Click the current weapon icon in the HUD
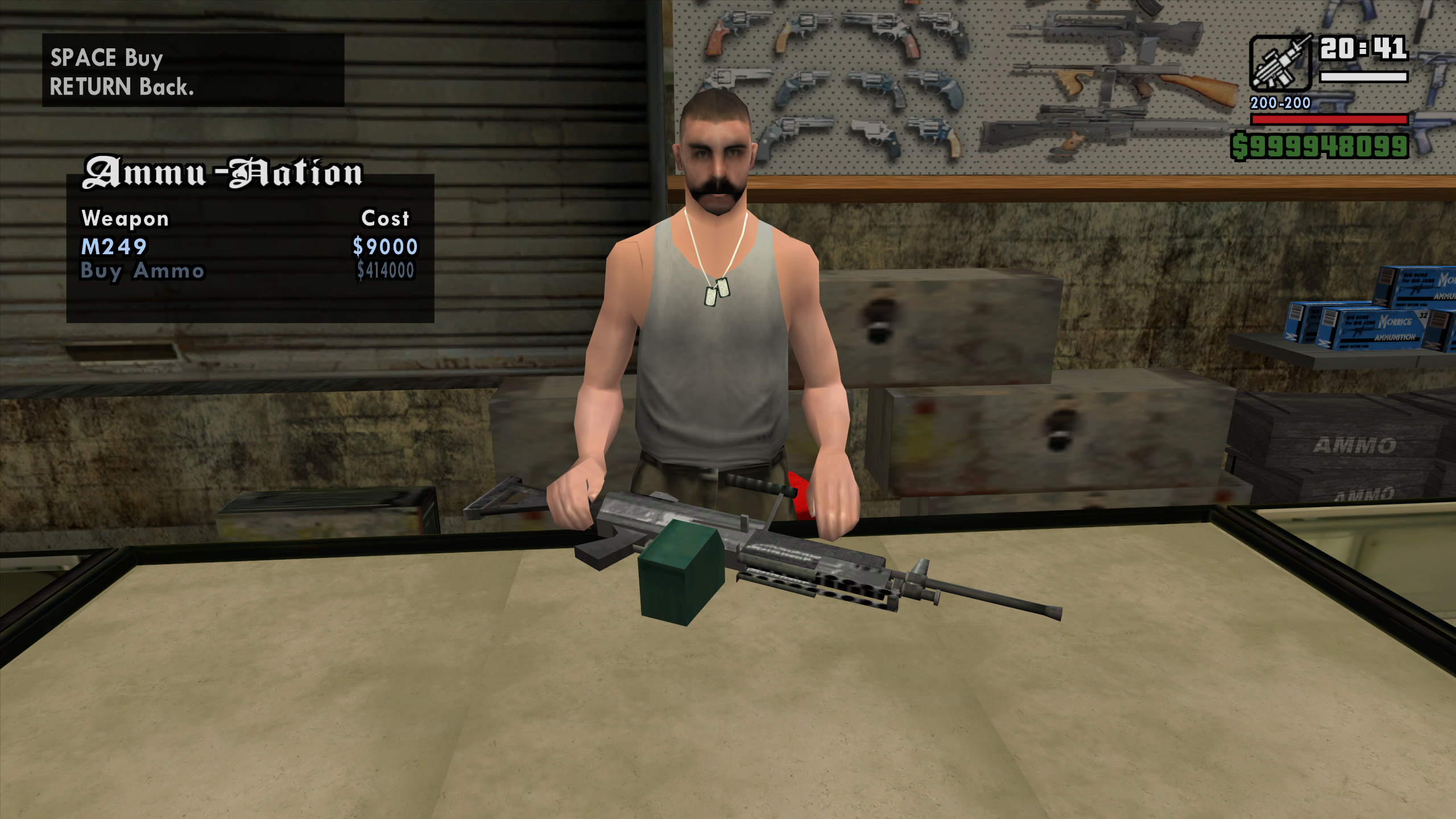This screenshot has height=819, width=1456. click(1280, 64)
